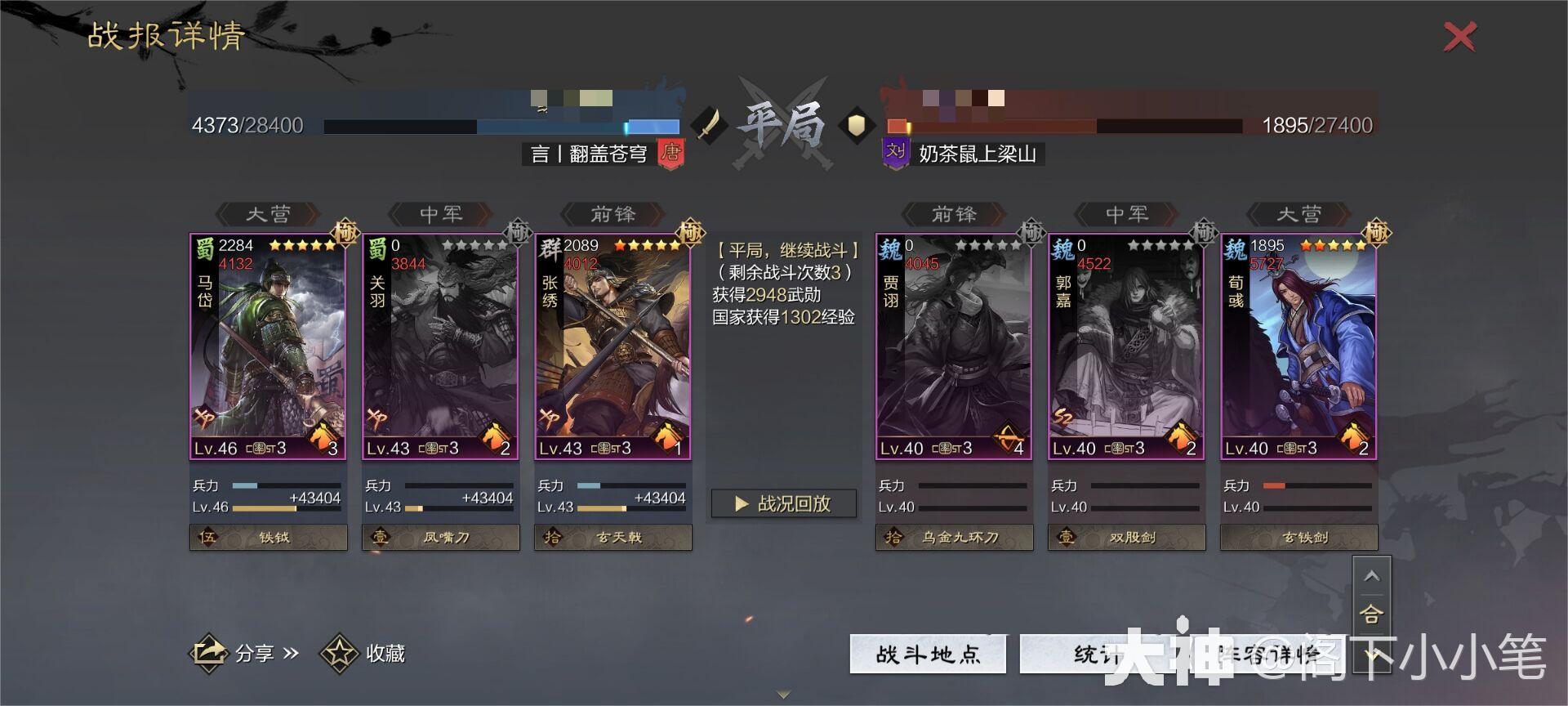Screen dimensions: 1568x706
Task: Click the 极 badge on 张绣's card
Action: [x=688, y=233]
